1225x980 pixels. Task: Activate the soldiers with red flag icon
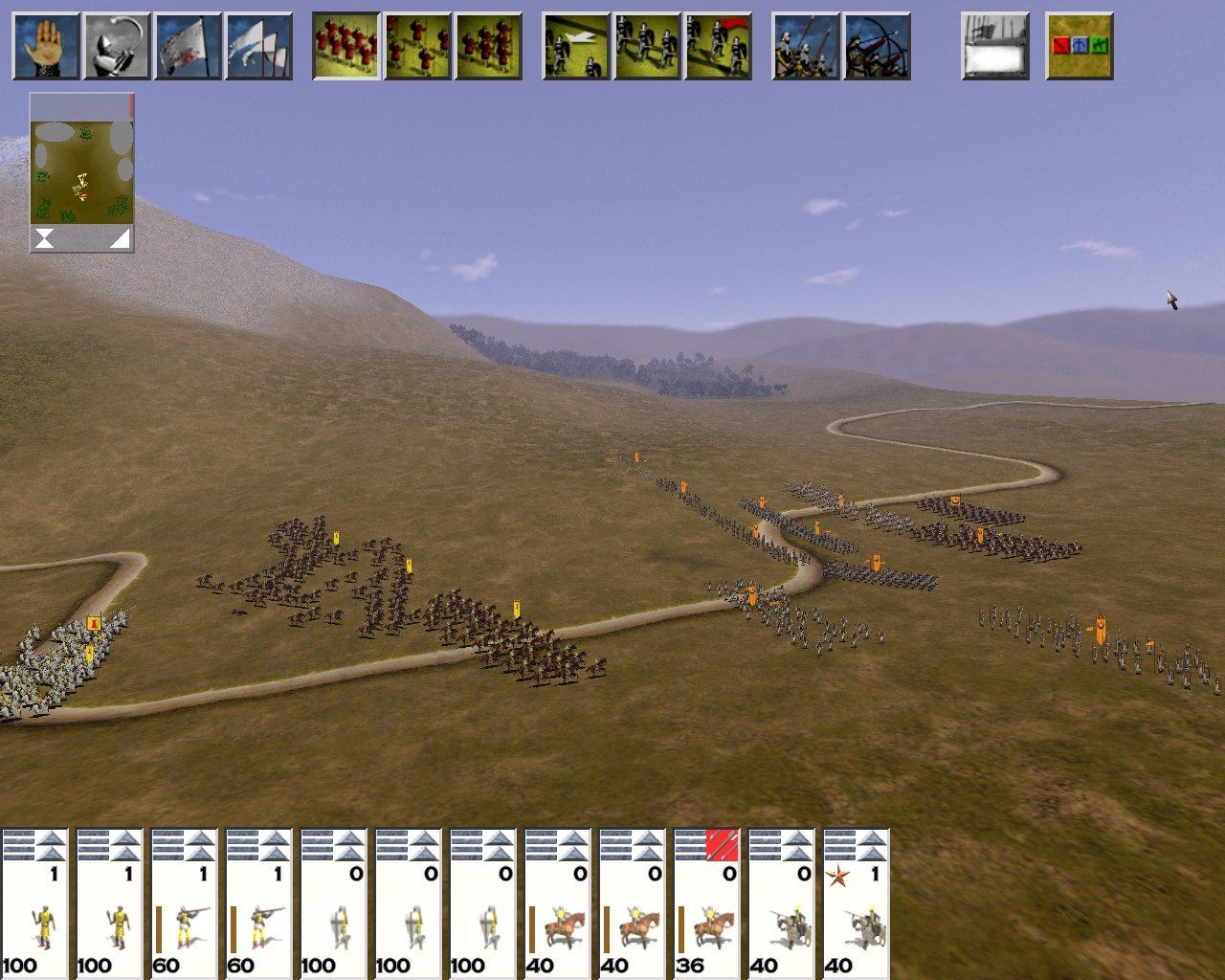click(x=718, y=45)
